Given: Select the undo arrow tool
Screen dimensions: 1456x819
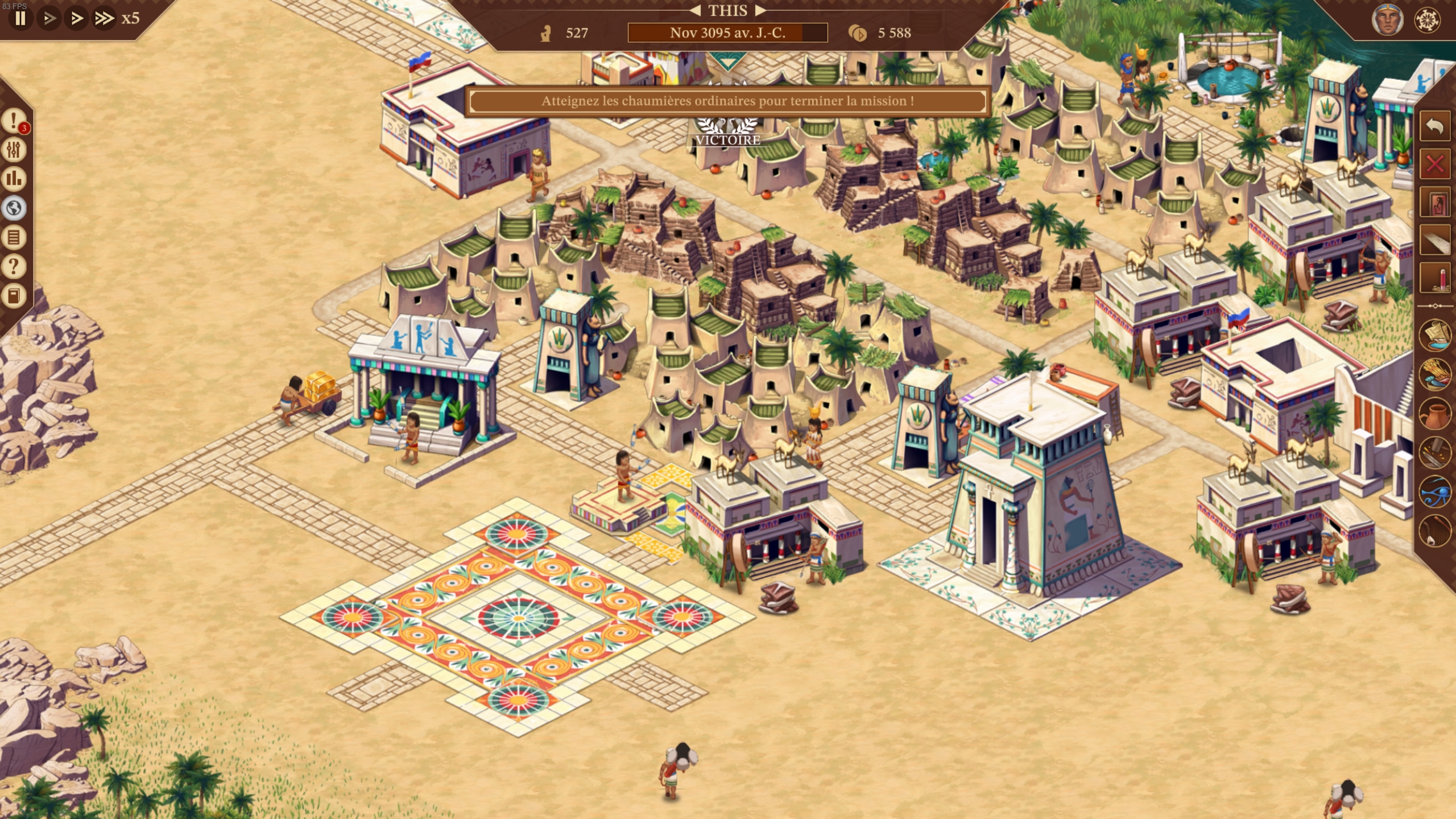Looking at the screenshot, I should (x=1434, y=126).
